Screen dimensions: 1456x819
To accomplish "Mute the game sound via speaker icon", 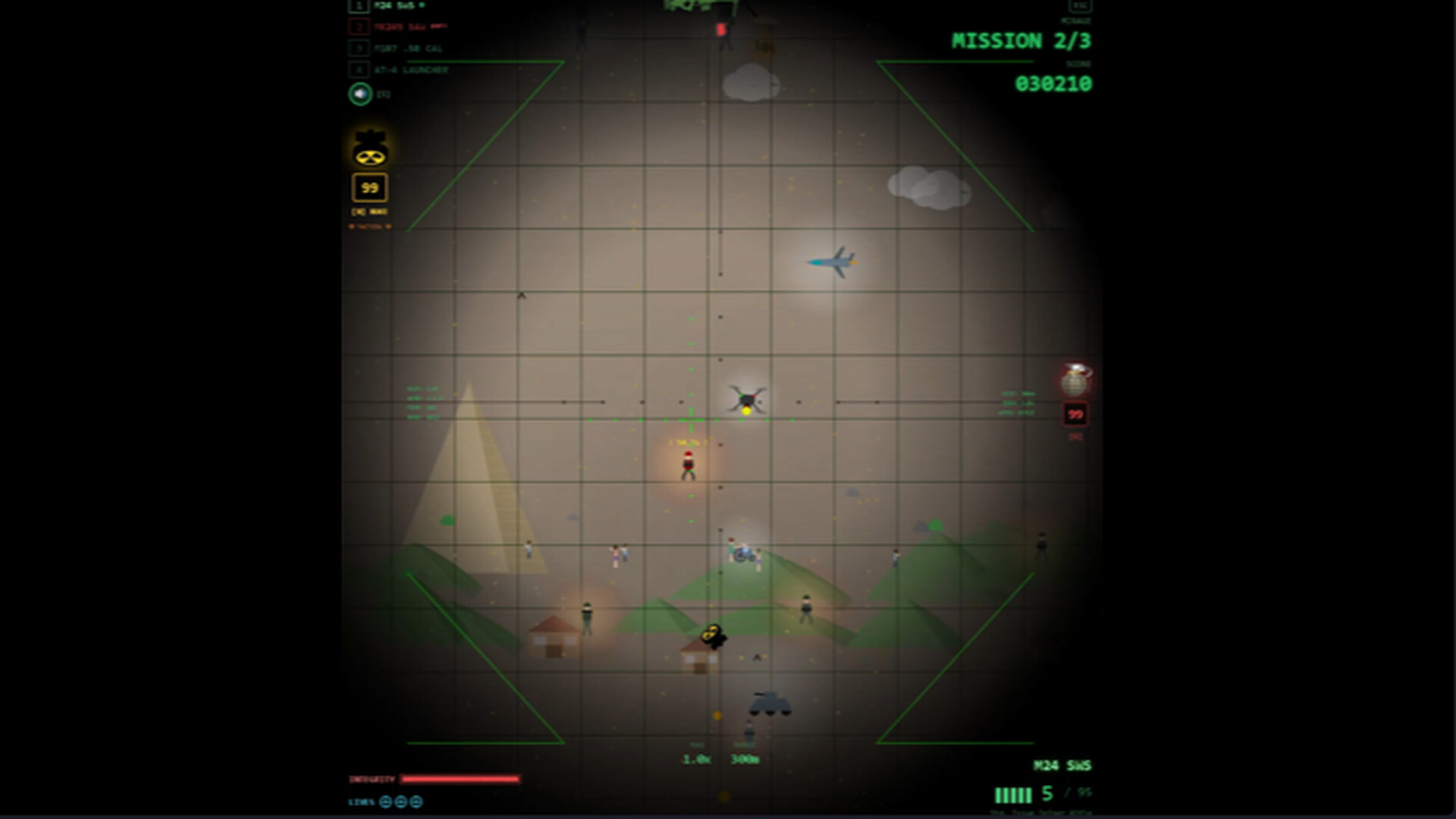I will click(359, 93).
